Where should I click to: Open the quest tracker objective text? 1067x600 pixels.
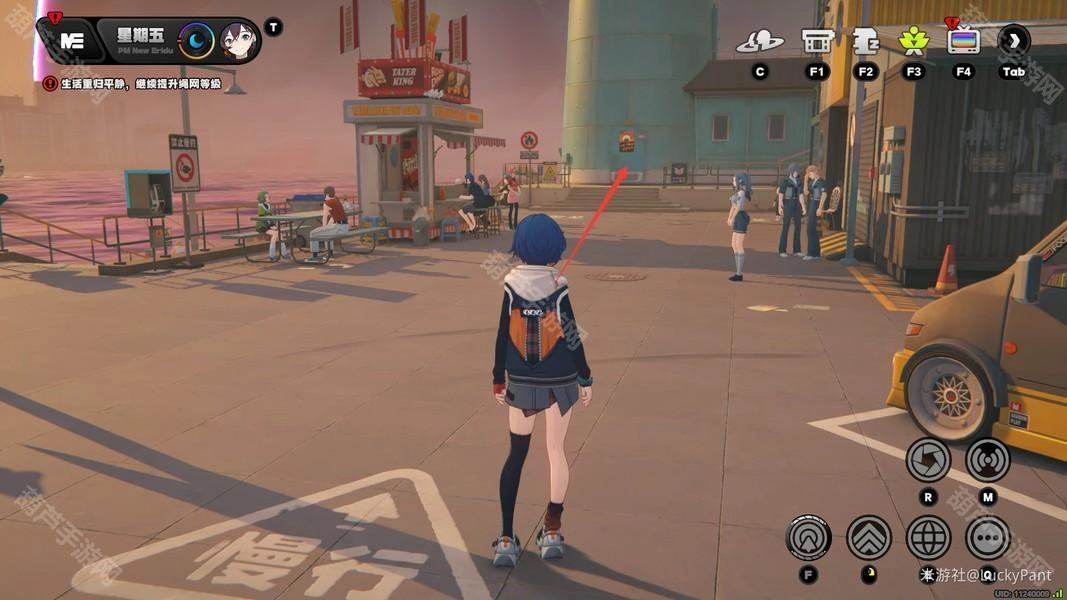(x=132, y=83)
